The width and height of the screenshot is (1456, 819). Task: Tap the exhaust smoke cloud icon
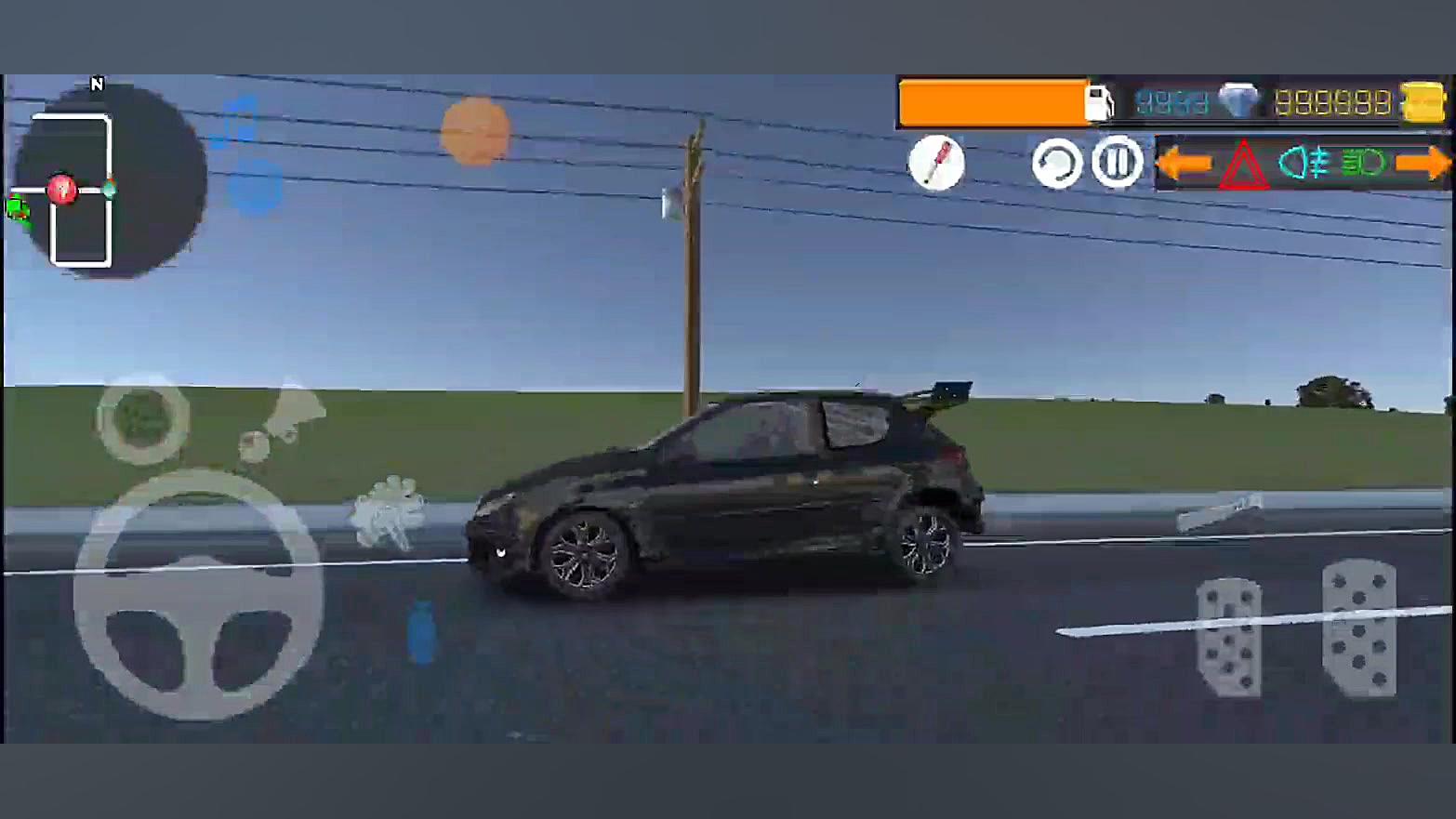(389, 512)
